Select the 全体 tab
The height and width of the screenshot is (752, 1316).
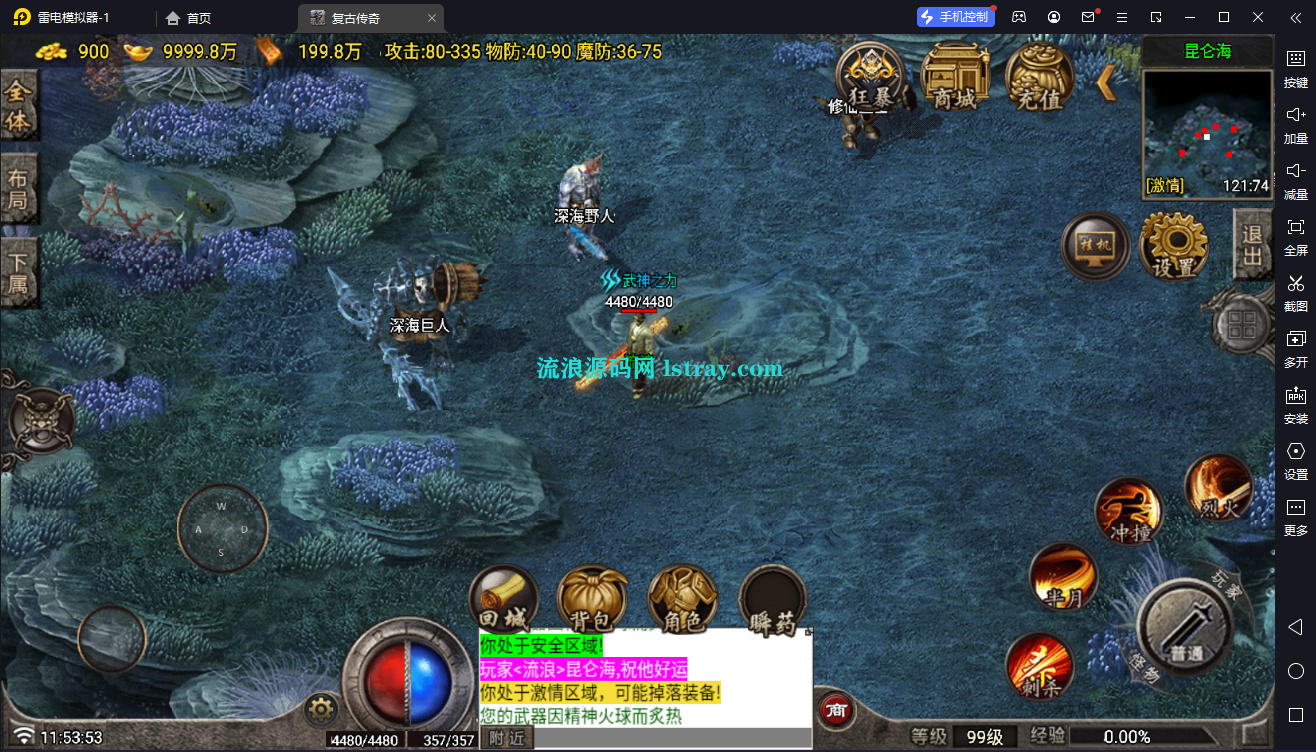click(x=18, y=105)
